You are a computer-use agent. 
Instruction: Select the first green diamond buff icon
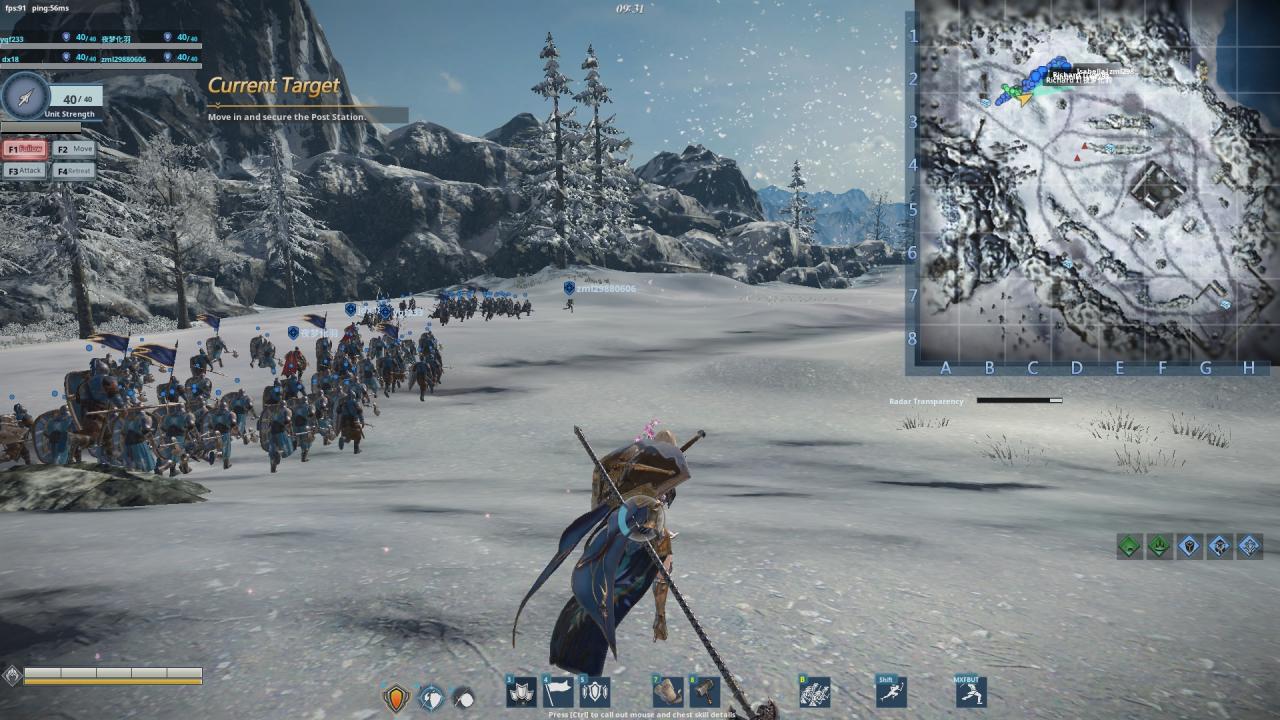tap(1129, 546)
